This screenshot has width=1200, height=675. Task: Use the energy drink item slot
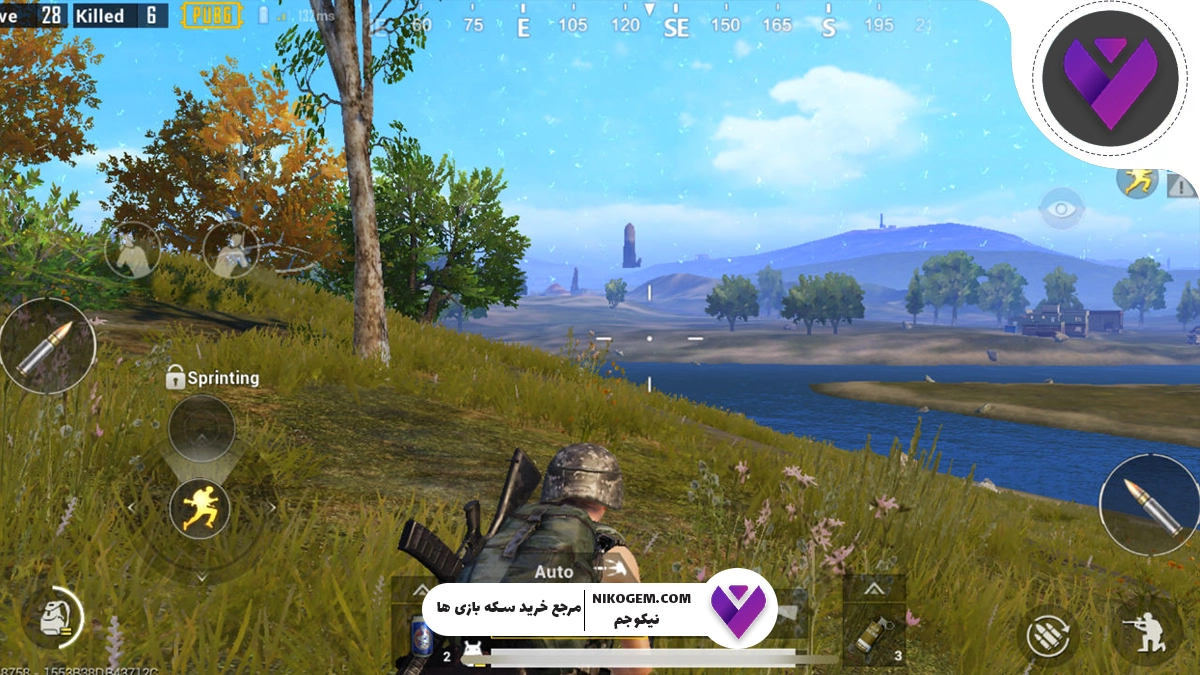coord(423,634)
